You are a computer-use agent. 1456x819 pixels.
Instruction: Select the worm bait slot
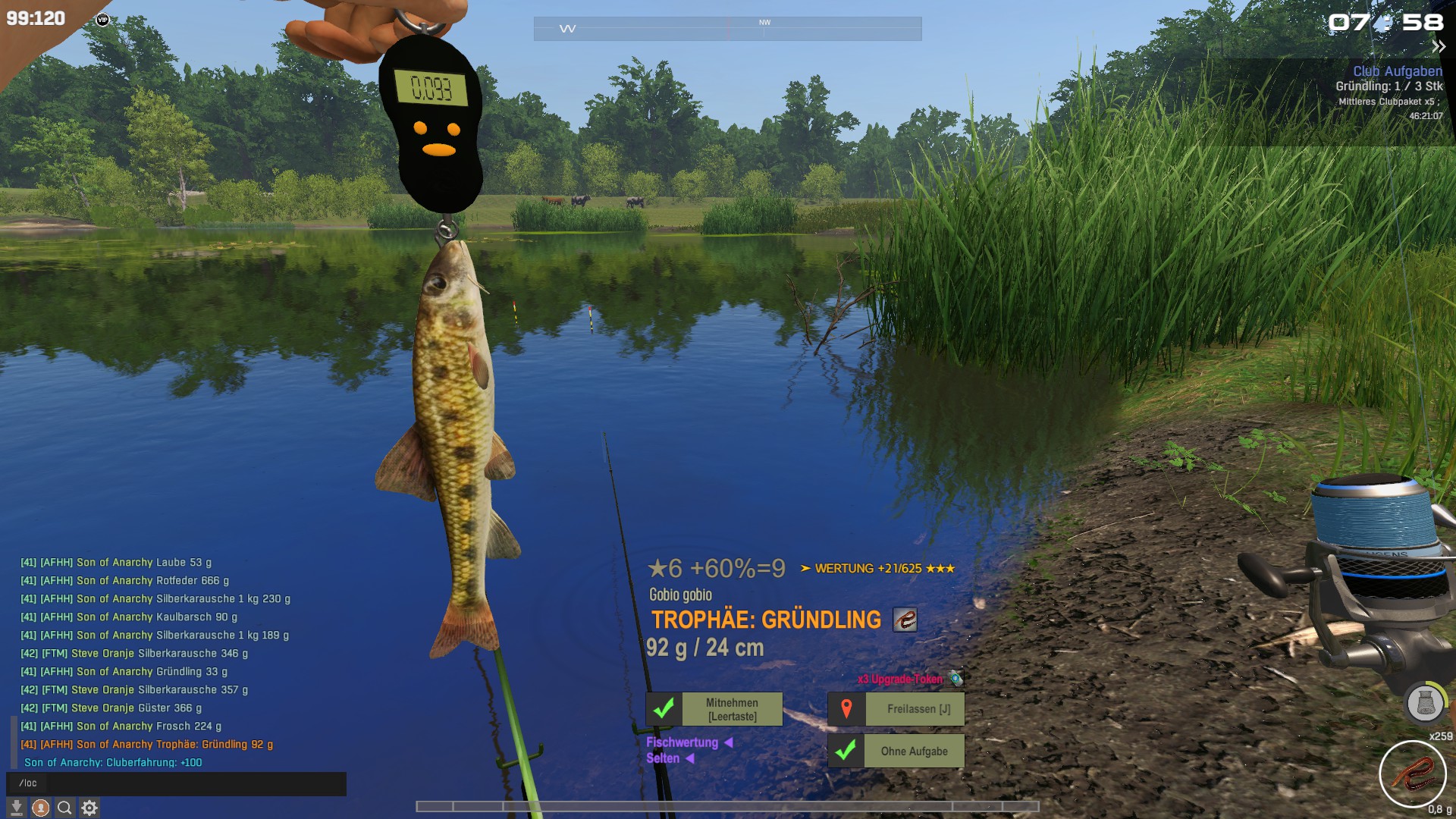[1412, 774]
